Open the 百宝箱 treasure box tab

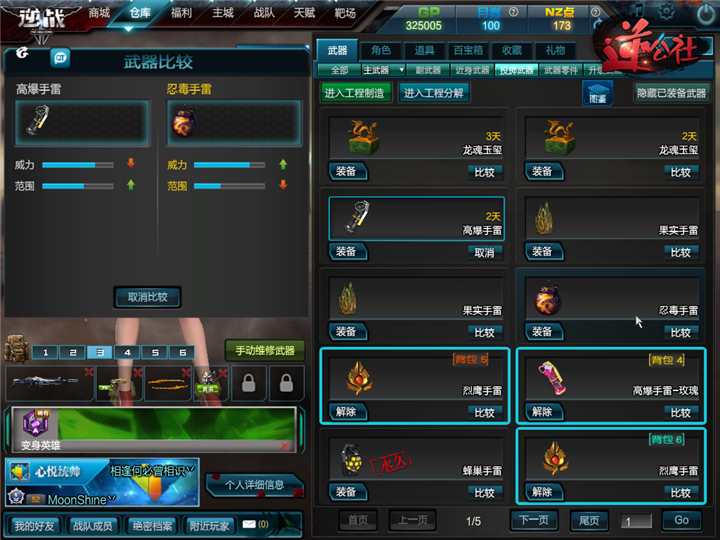pos(468,50)
